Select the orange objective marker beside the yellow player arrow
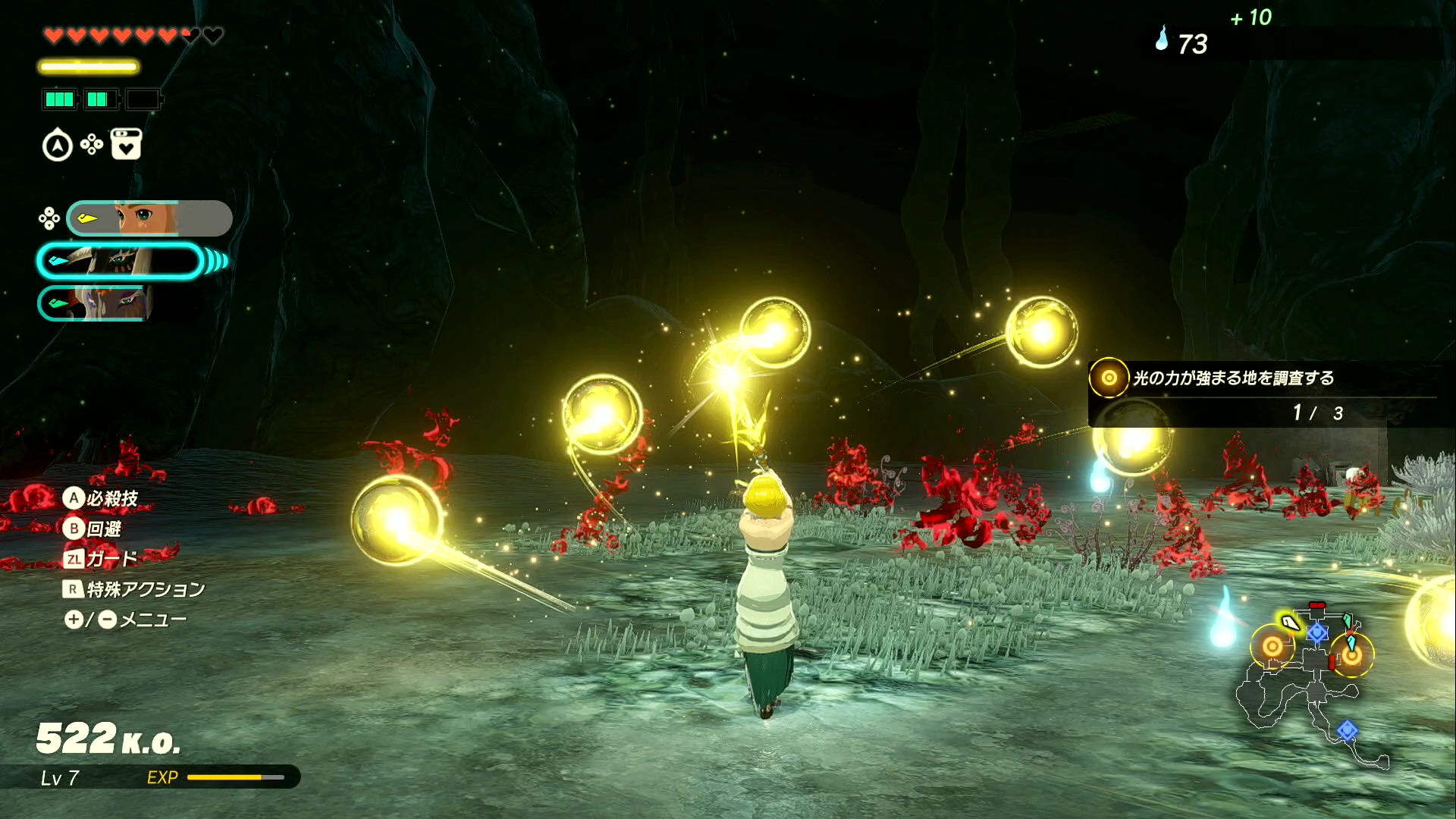This screenshot has height=819, width=1456. click(1272, 647)
